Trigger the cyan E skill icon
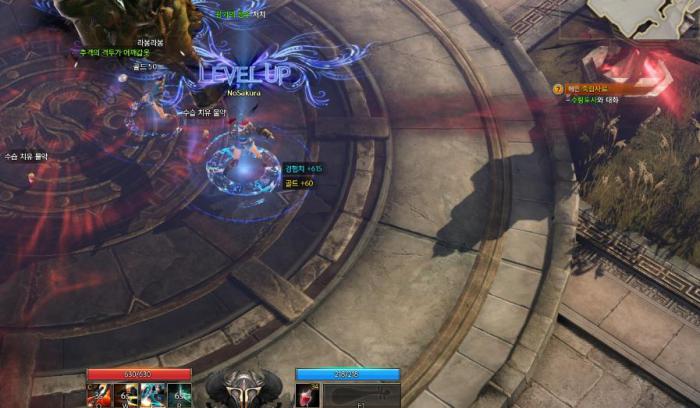 coord(154,395)
